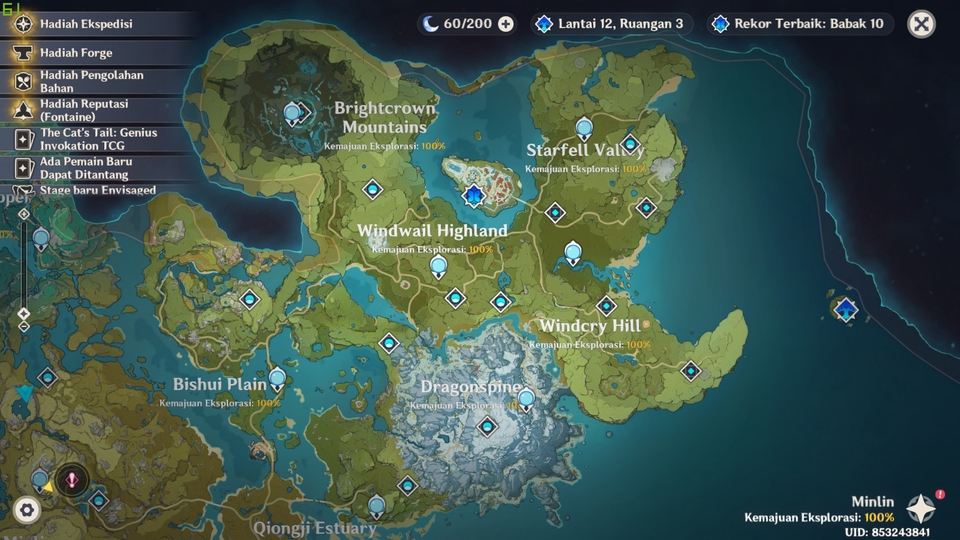The height and width of the screenshot is (540, 960).
Task: Close the map screen
Action: (921, 24)
